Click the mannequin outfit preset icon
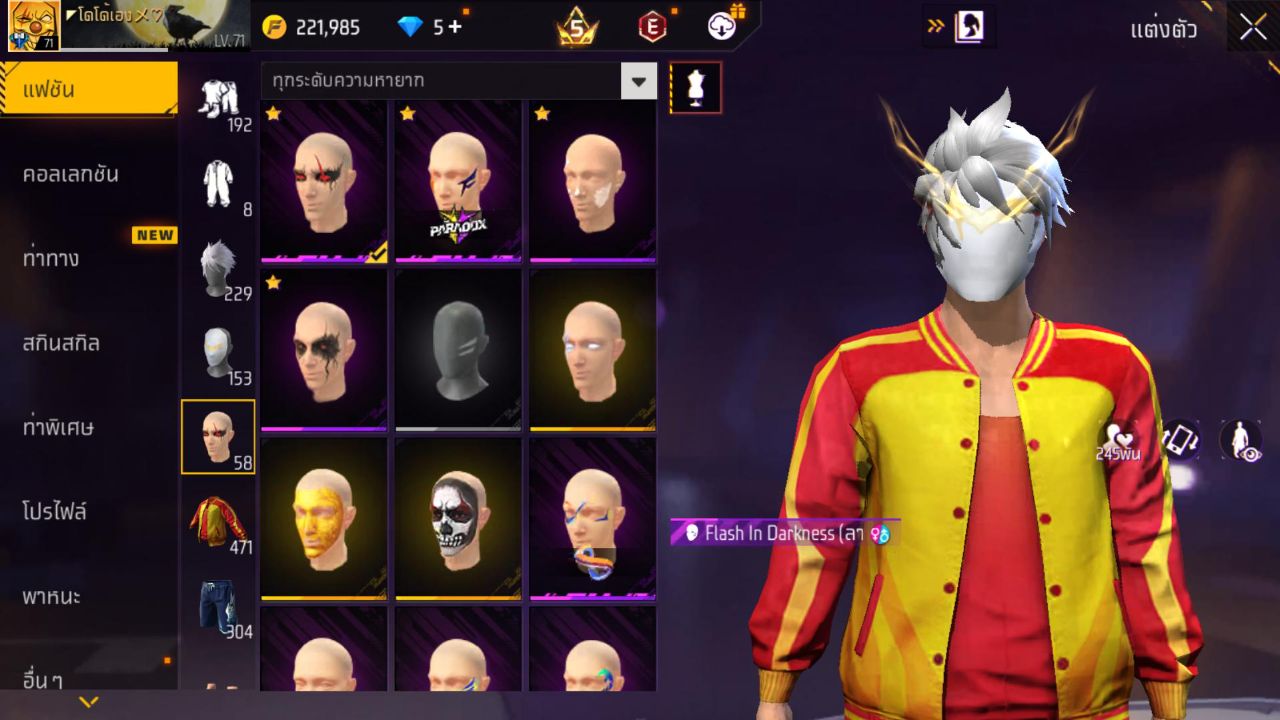Viewport: 1280px width, 720px height. coord(694,87)
